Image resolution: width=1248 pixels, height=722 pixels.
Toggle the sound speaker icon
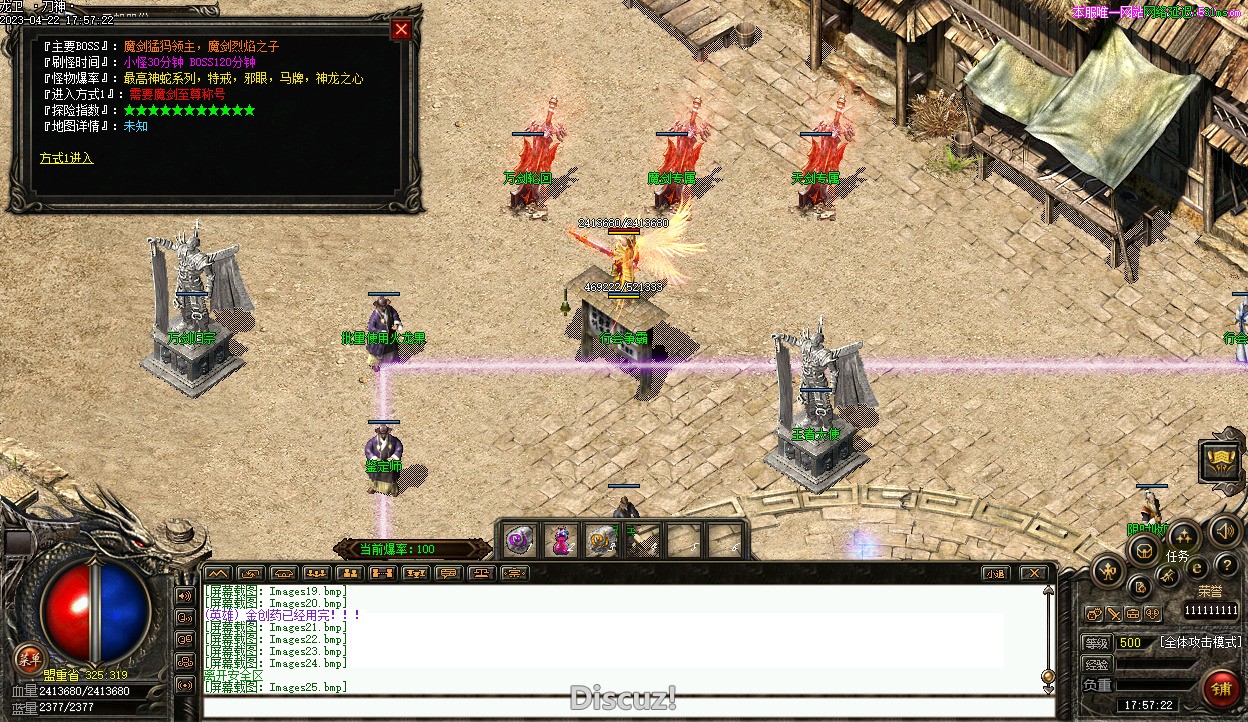(1224, 531)
